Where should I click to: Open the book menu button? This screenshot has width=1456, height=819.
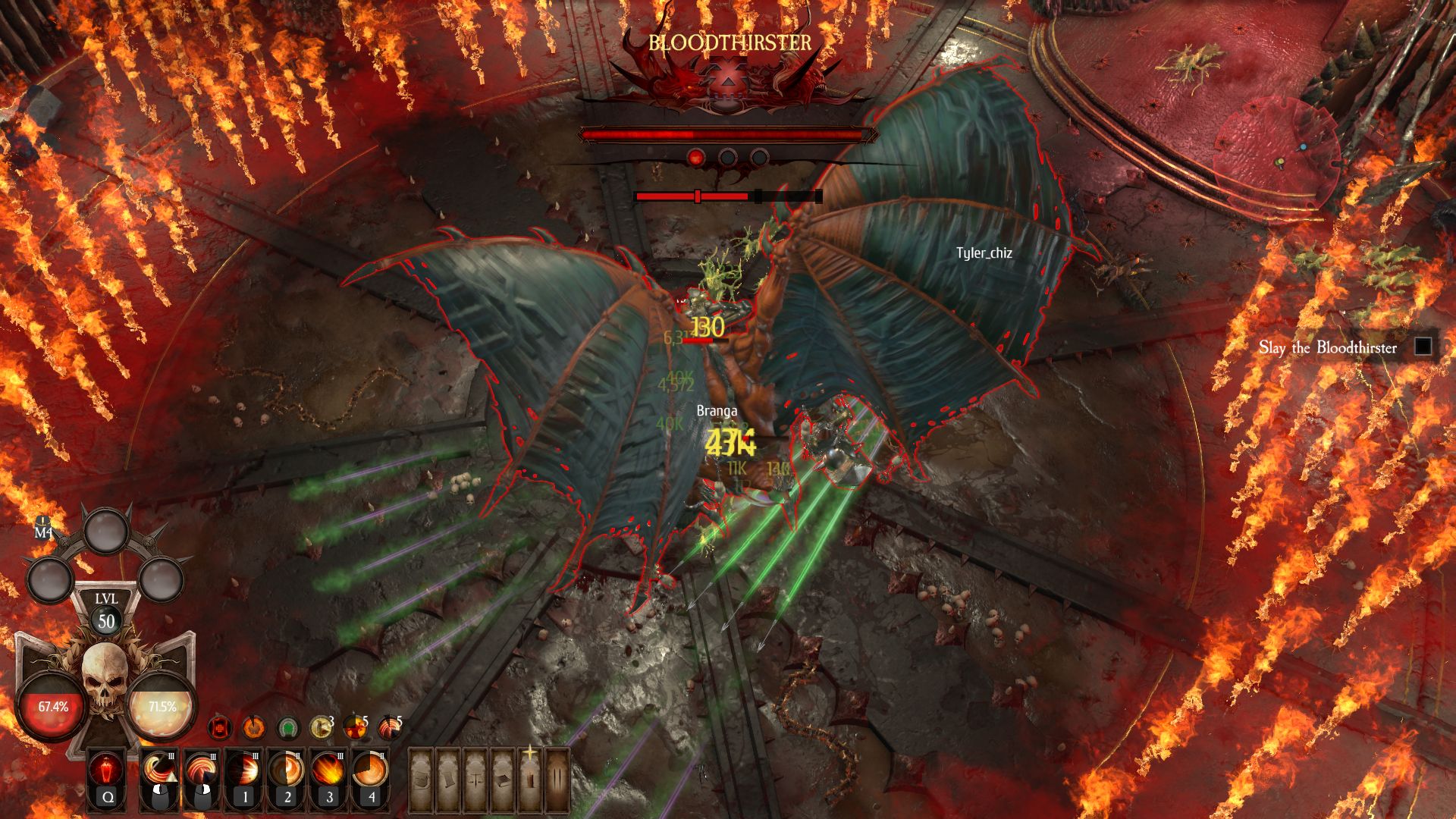pos(503,779)
